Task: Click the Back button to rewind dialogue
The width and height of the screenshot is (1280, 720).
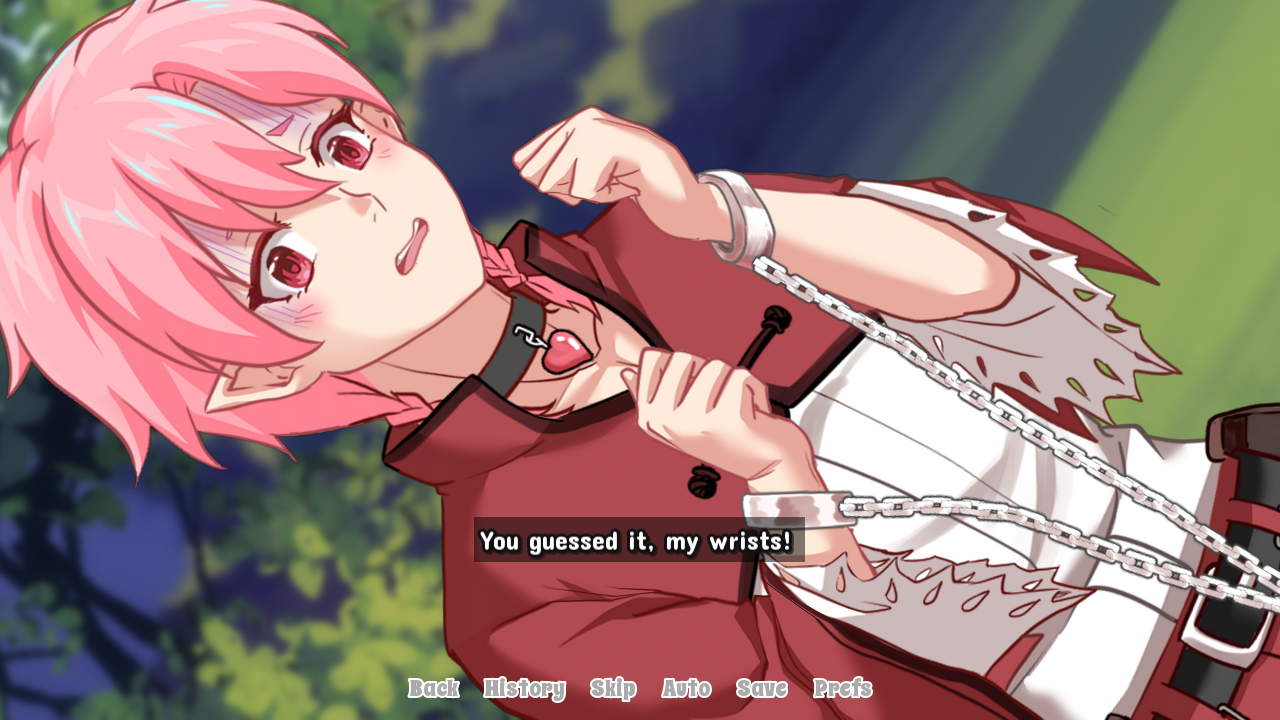Action: [x=433, y=689]
